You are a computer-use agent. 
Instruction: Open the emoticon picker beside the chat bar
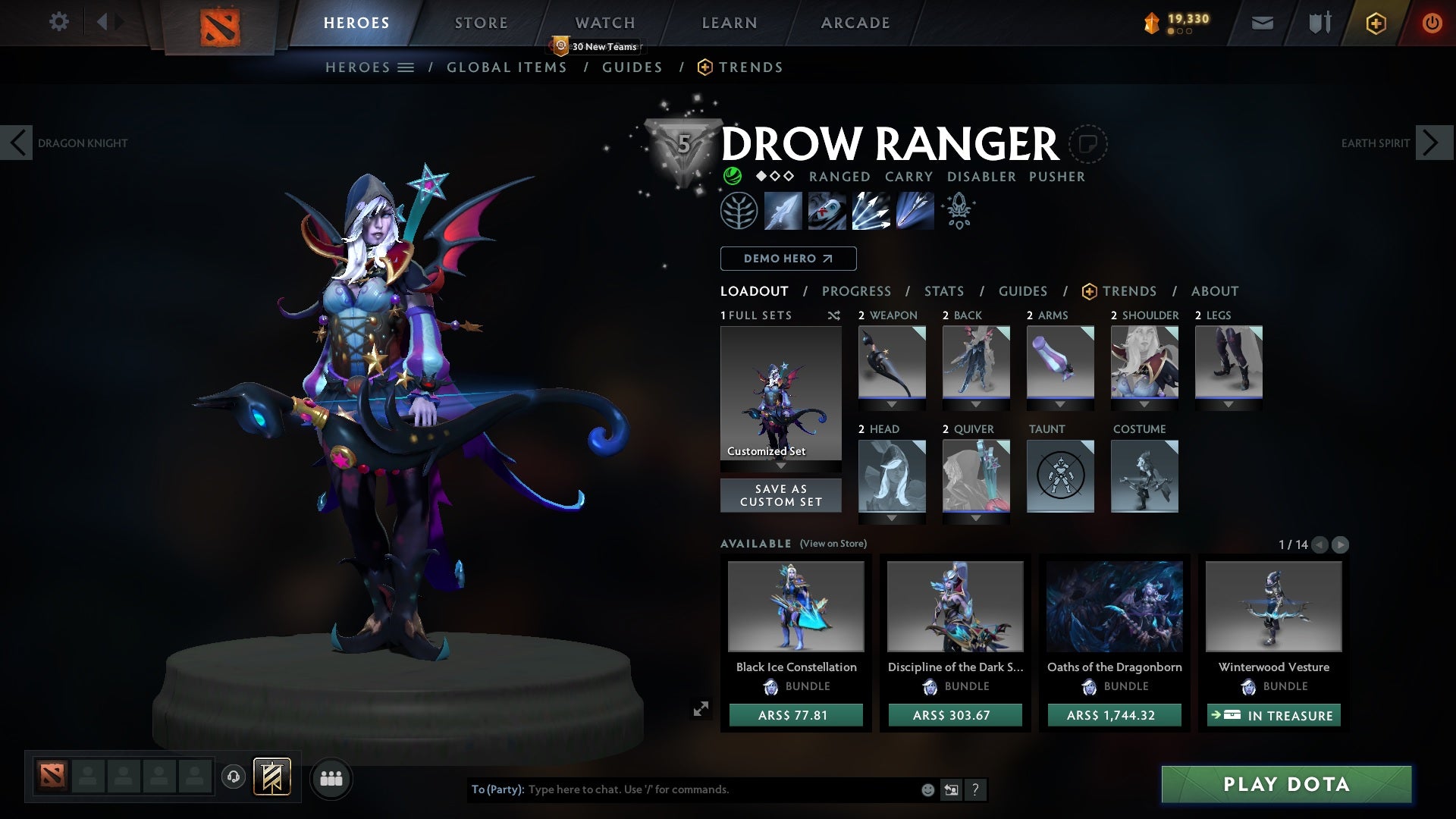pyautogui.click(x=927, y=789)
